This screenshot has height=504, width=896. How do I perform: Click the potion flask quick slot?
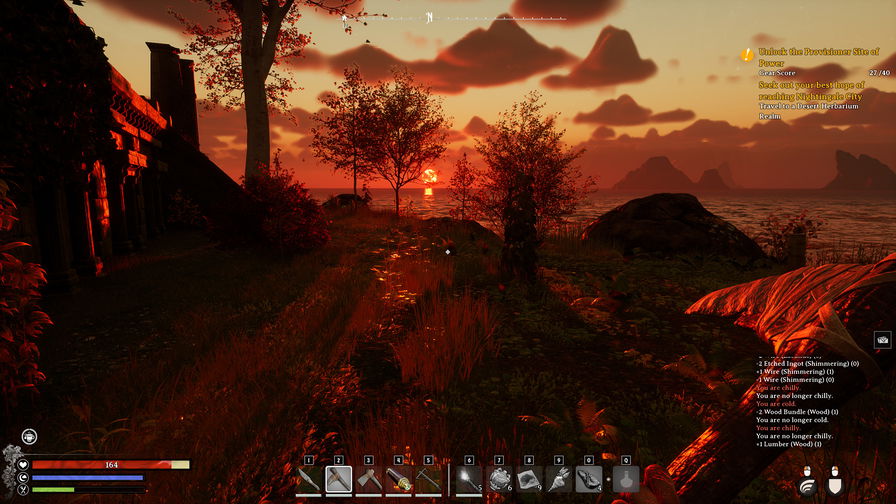626,480
